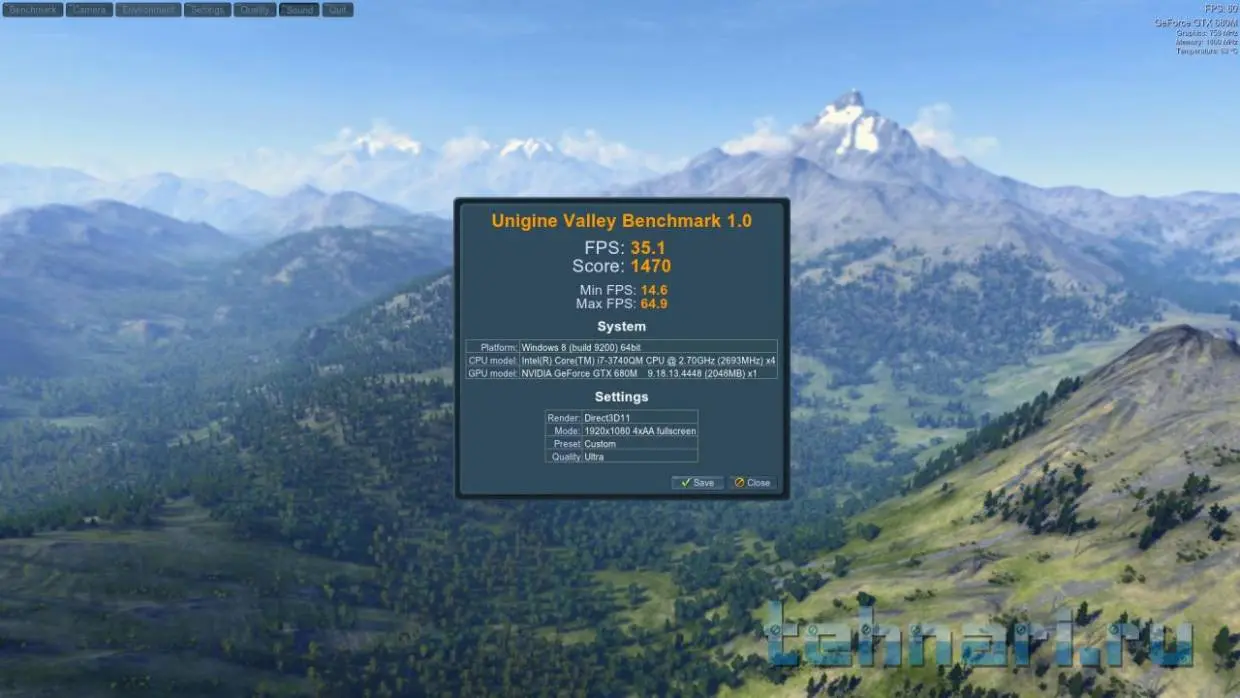
Task: Open the Environment menu
Action: [x=148, y=10]
